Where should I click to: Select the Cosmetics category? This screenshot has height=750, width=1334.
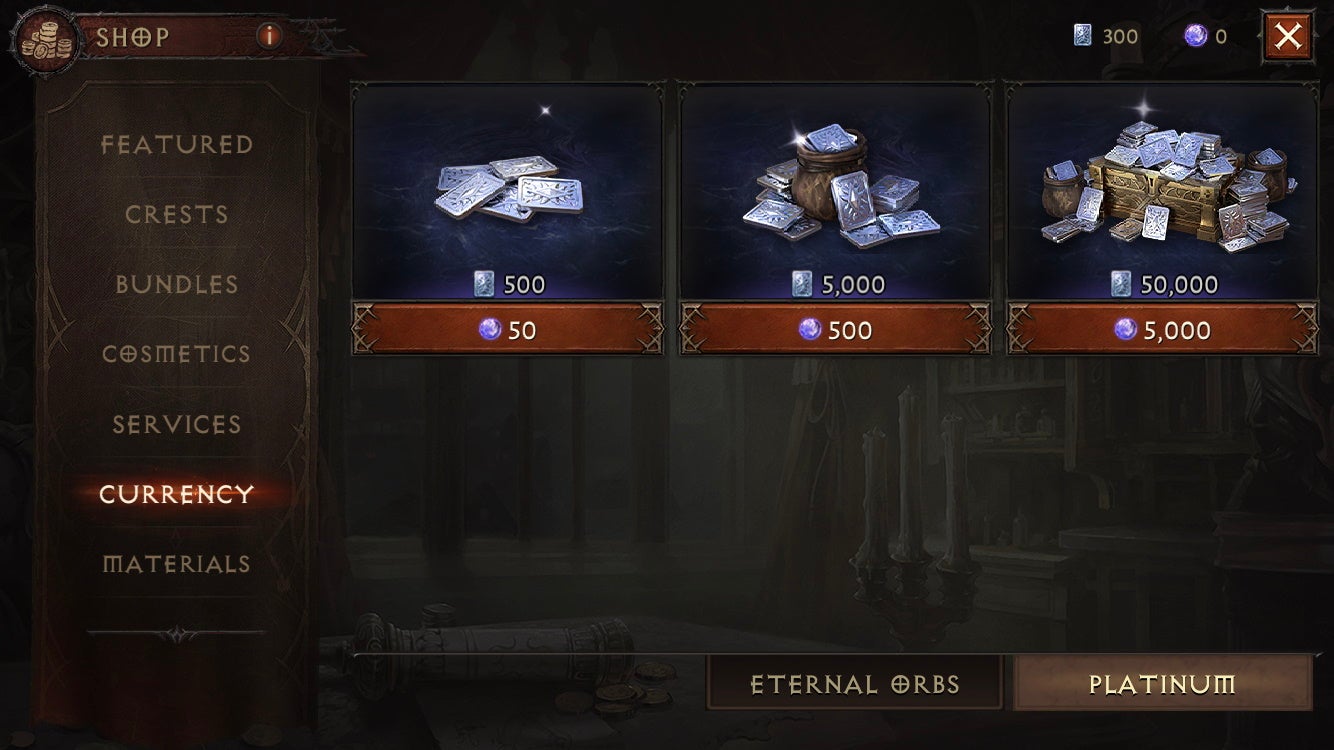click(x=176, y=354)
